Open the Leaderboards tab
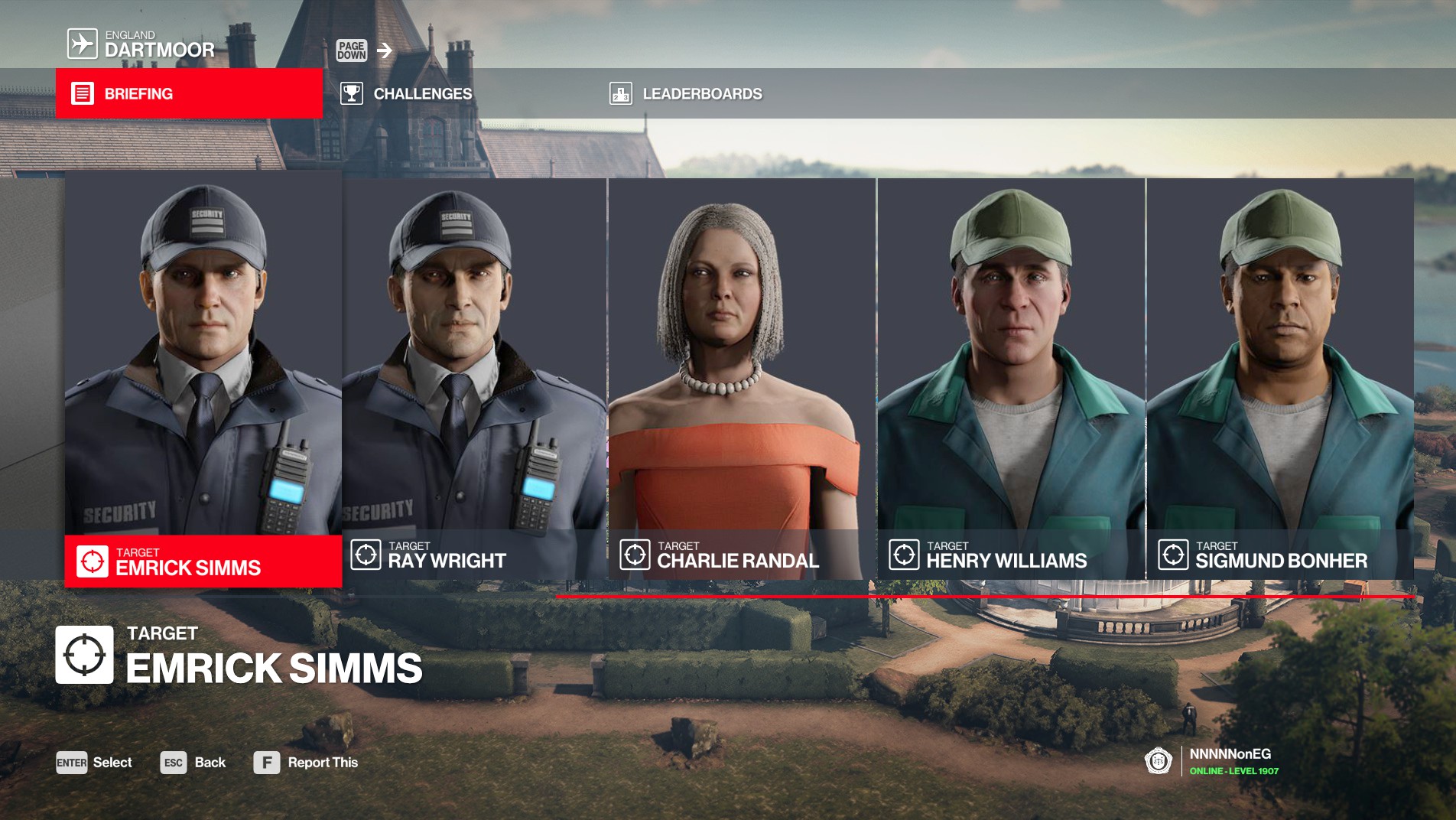This screenshot has width=1456, height=820. [x=701, y=93]
